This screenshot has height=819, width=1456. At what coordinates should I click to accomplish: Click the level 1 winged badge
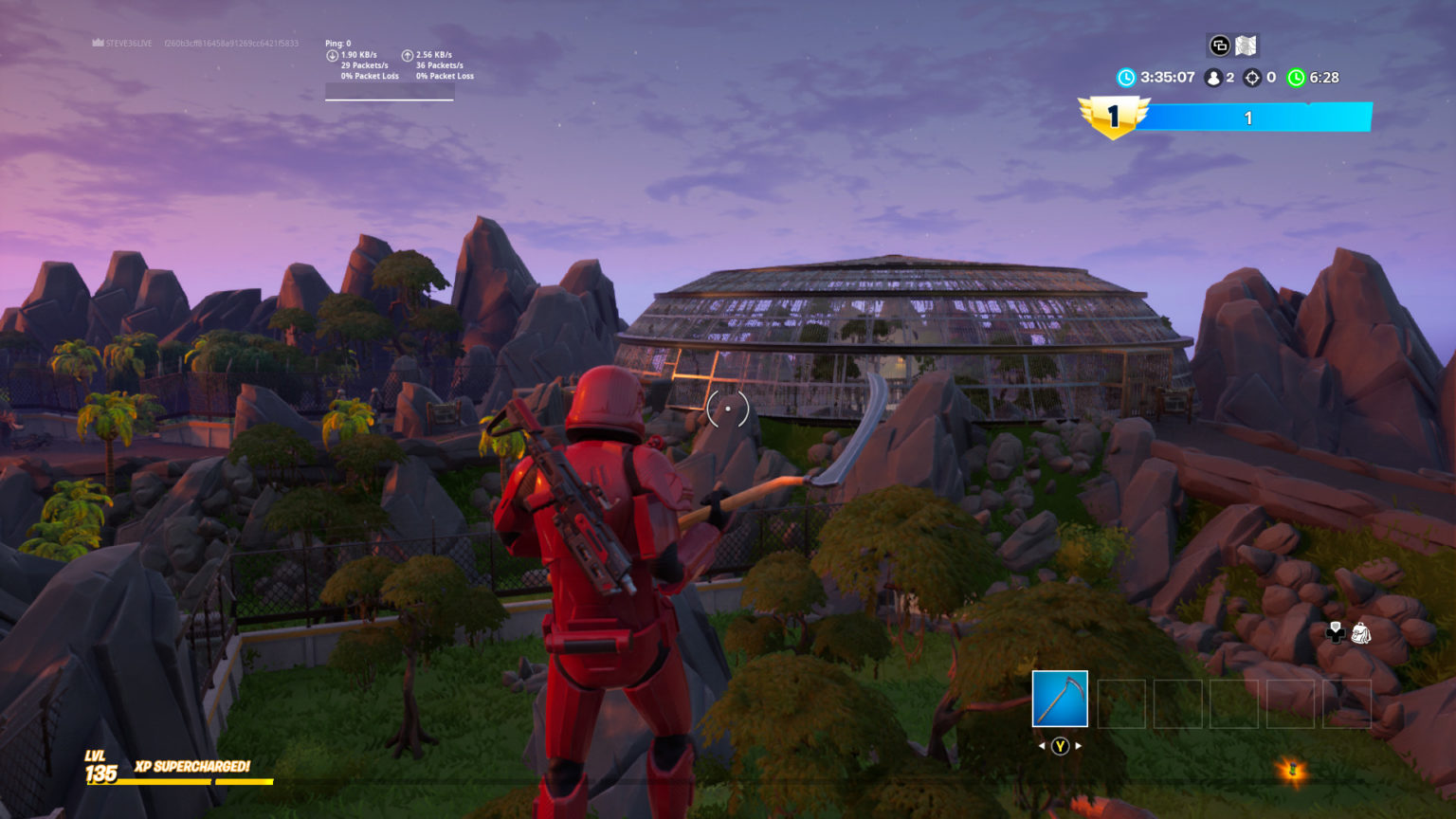tap(1112, 116)
